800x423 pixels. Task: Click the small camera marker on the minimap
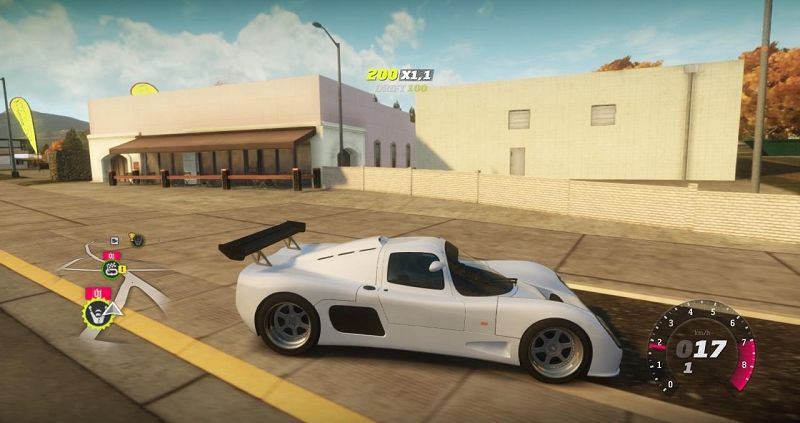coord(114,240)
